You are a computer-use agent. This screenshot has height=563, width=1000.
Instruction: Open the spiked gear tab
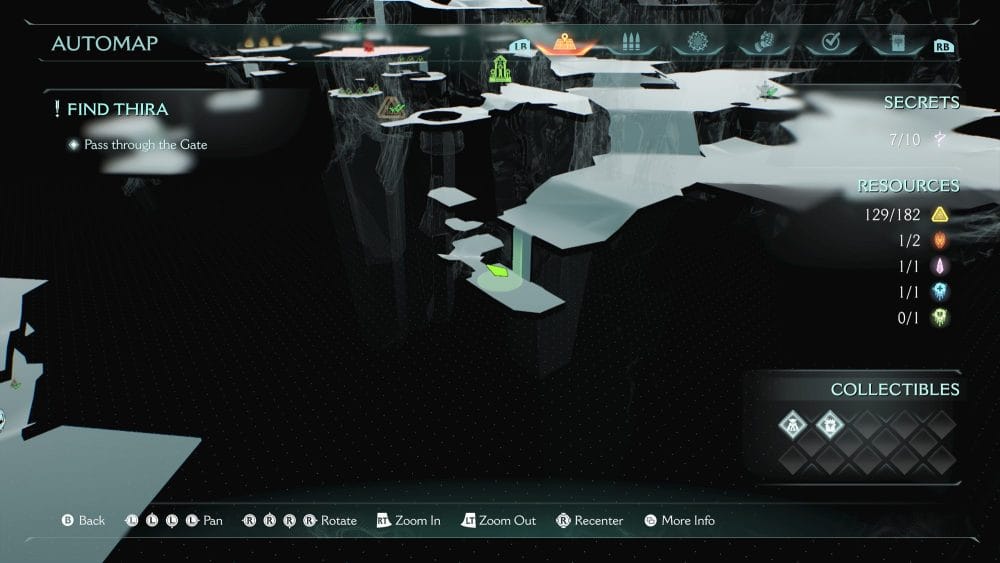tap(697, 44)
